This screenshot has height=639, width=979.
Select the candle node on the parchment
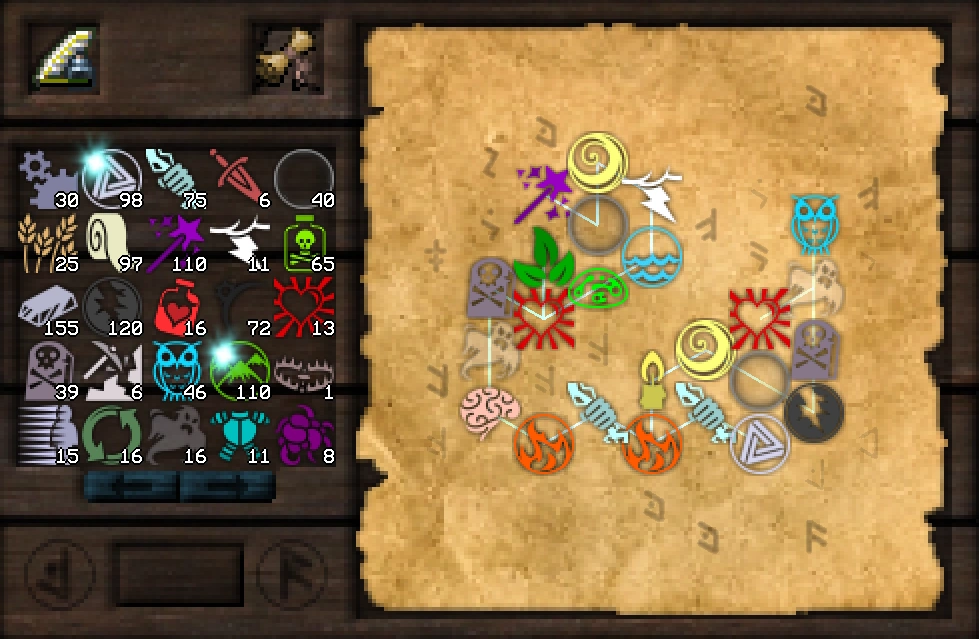tap(652, 381)
